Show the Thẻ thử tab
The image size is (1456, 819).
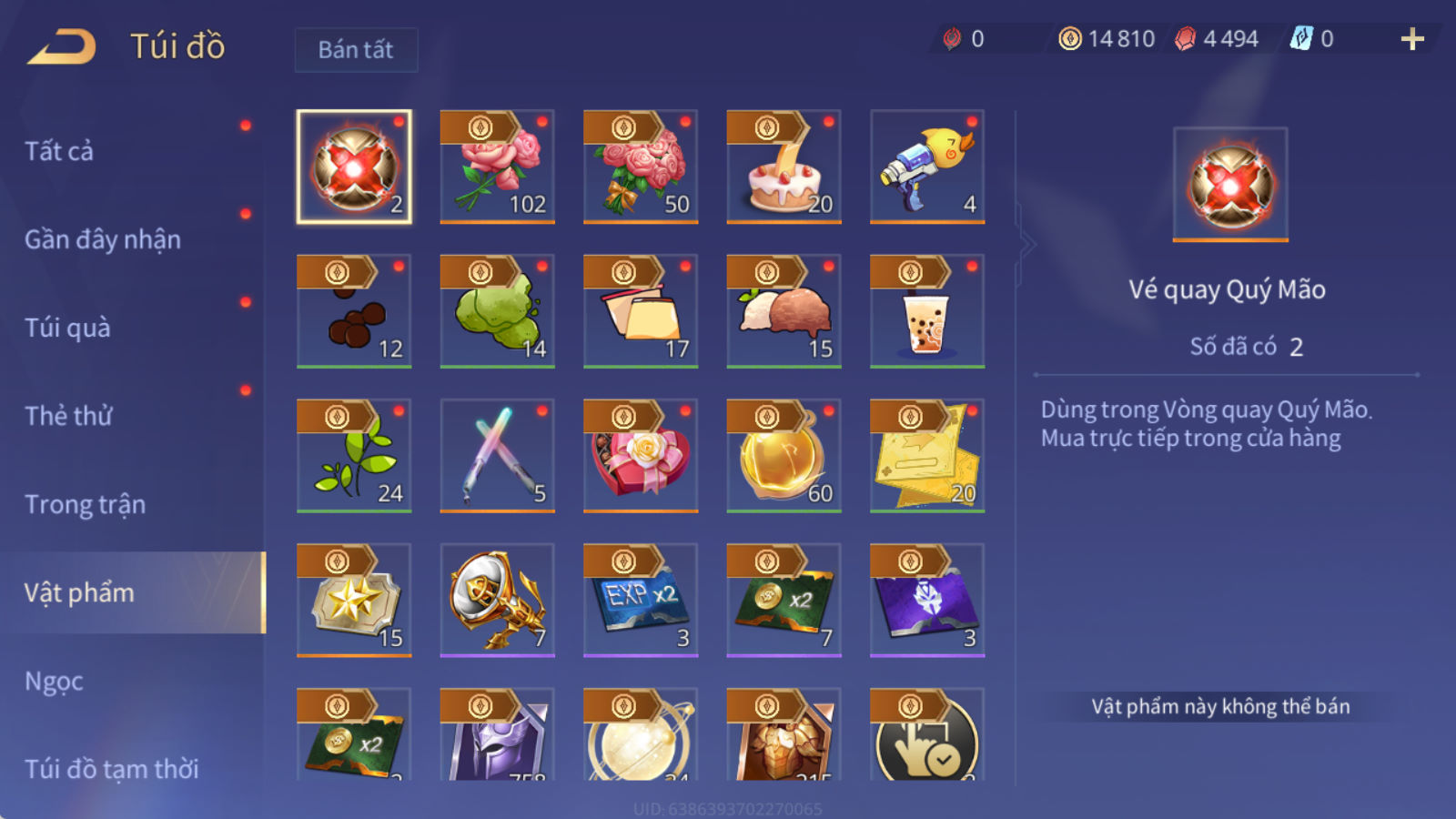(x=68, y=416)
